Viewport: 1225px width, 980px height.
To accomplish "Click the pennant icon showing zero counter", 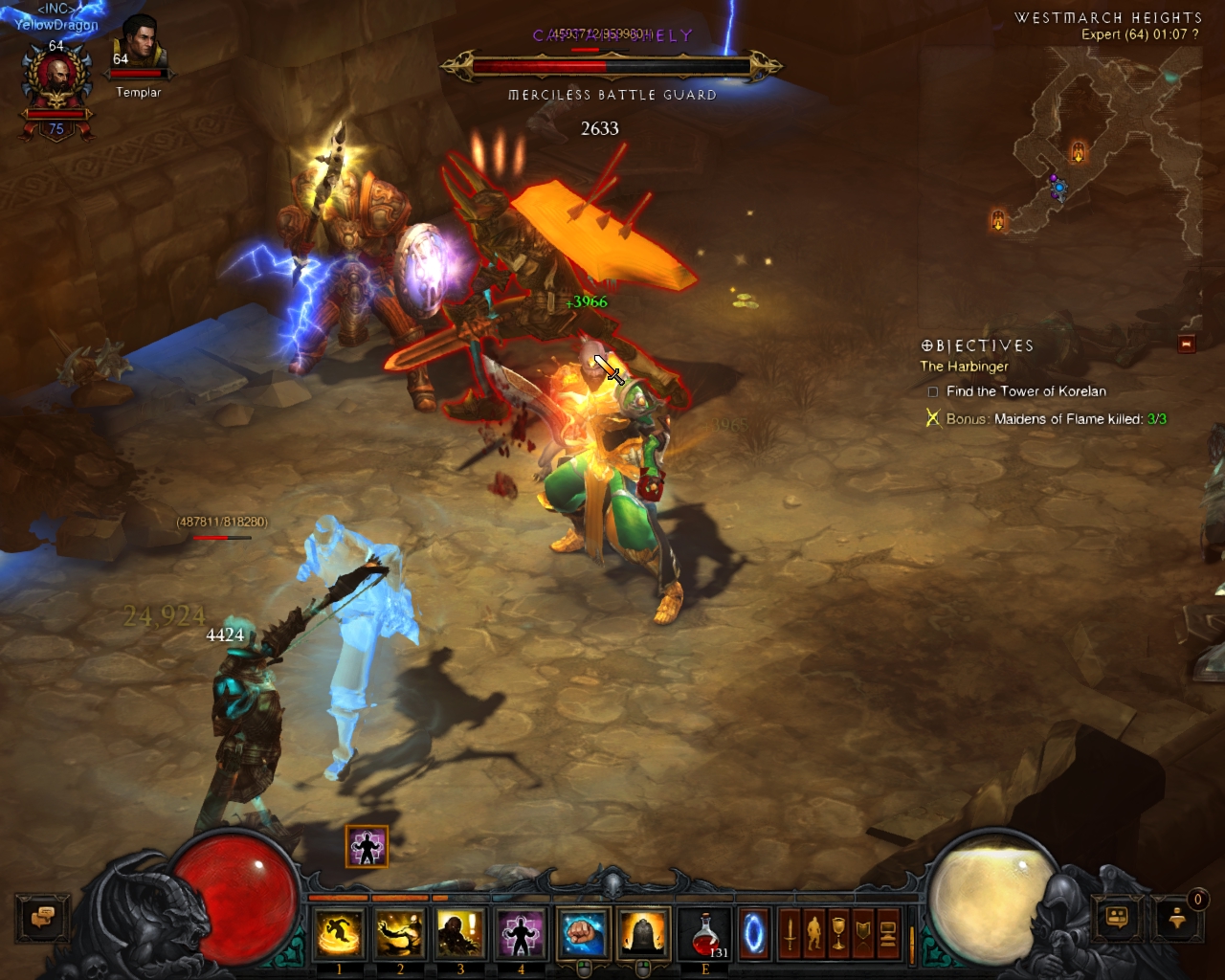I will tap(1177, 921).
